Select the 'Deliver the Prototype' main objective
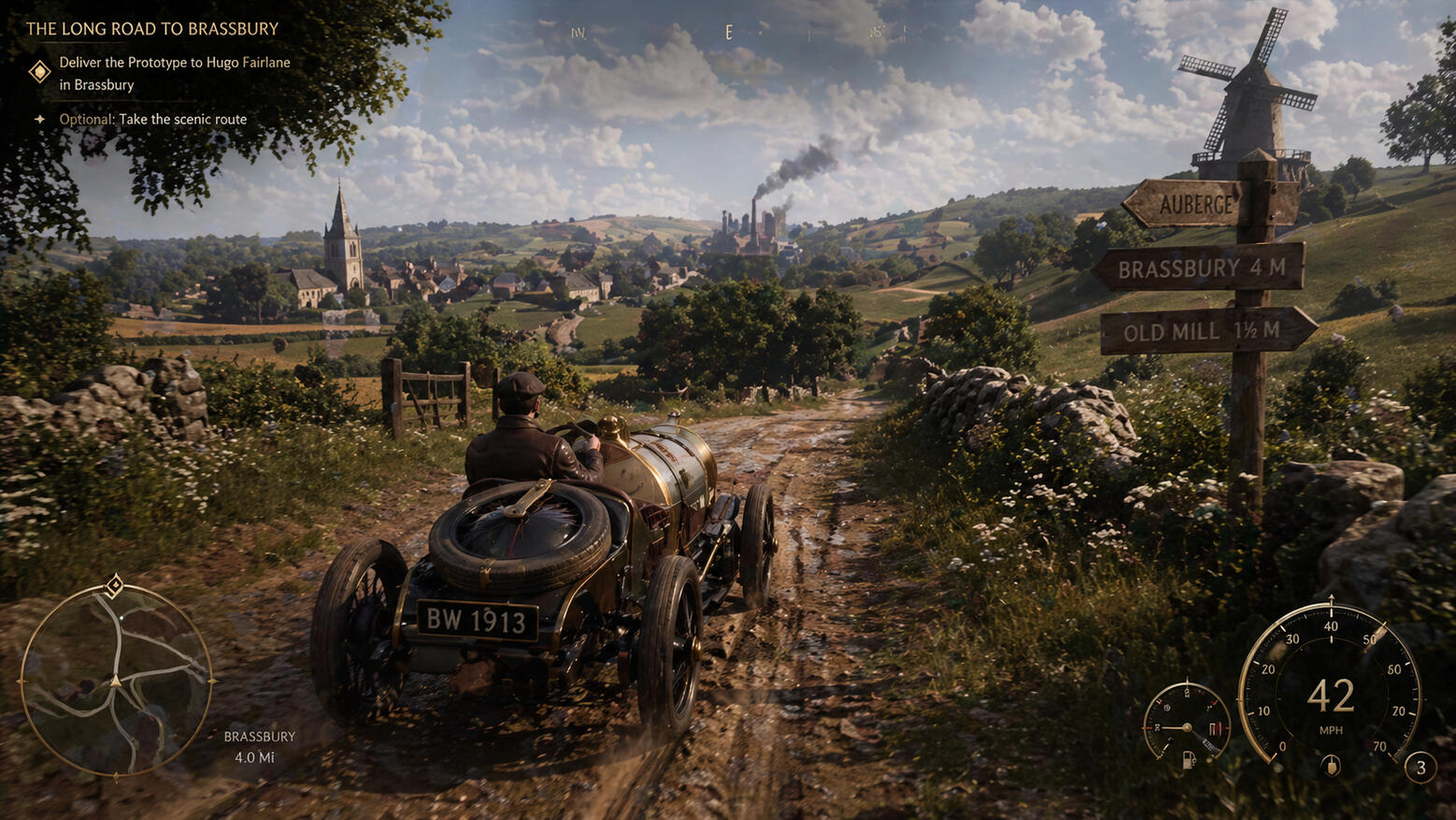This screenshot has width=1456, height=820. [174, 73]
